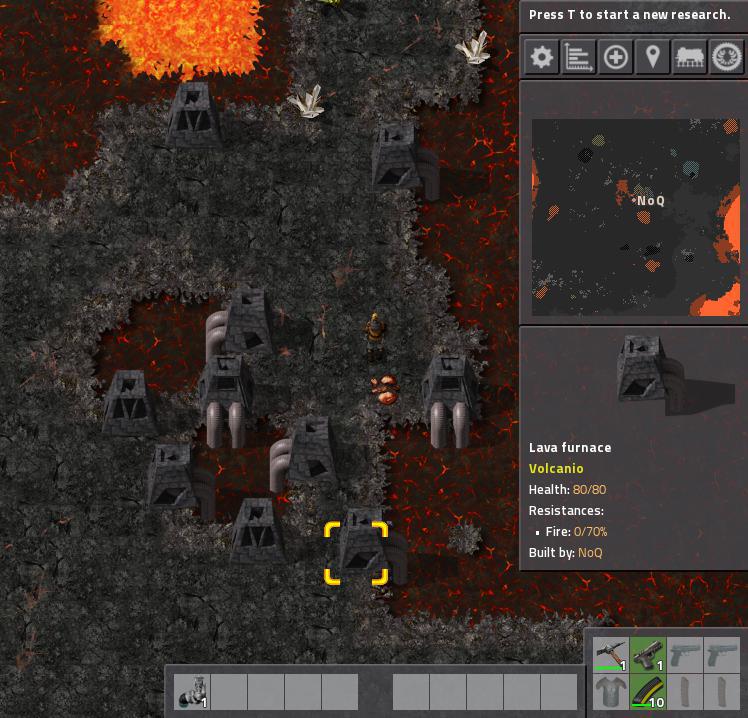The image size is (748, 718).
Task: Select the yellow ammo magazine slot
Action: [648, 692]
